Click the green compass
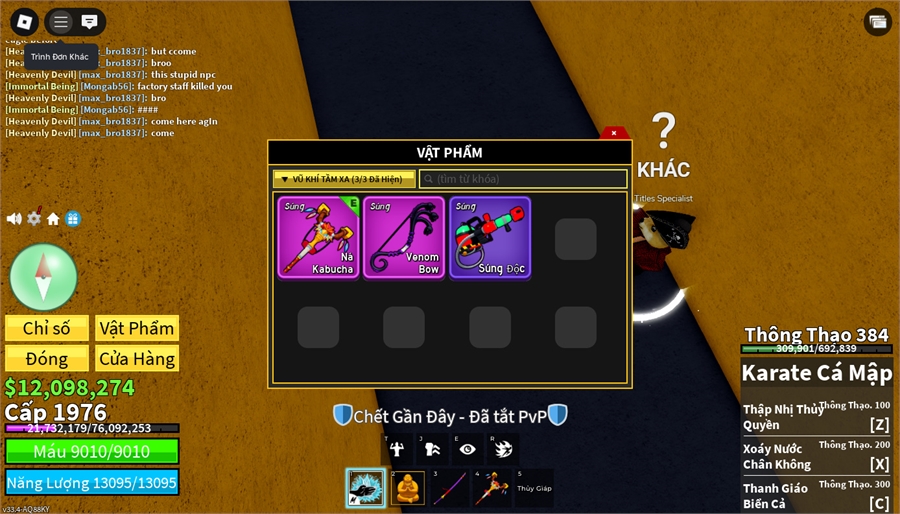 [x=43, y=276]
